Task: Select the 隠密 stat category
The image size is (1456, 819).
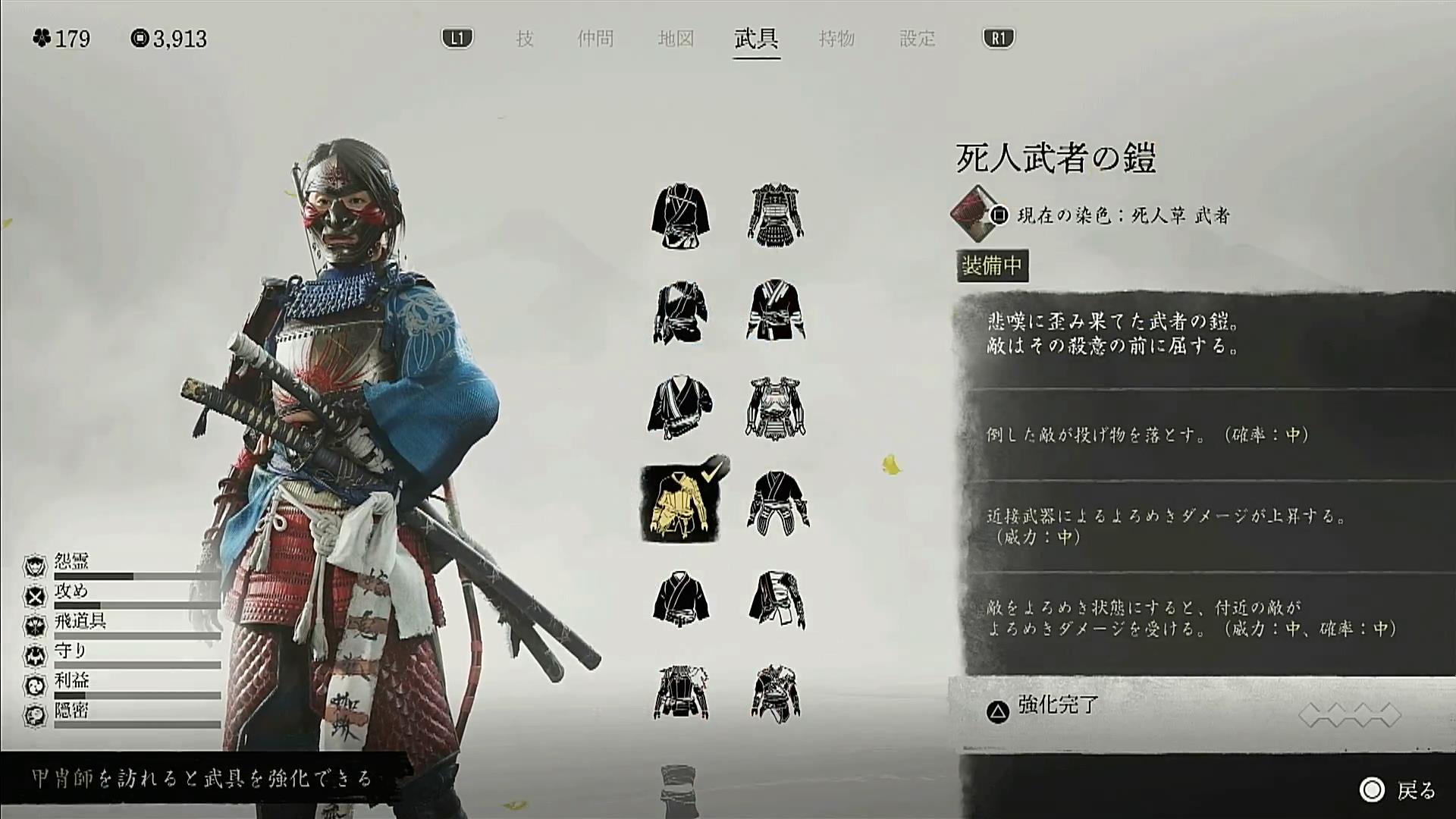Action: coord(71,711)
